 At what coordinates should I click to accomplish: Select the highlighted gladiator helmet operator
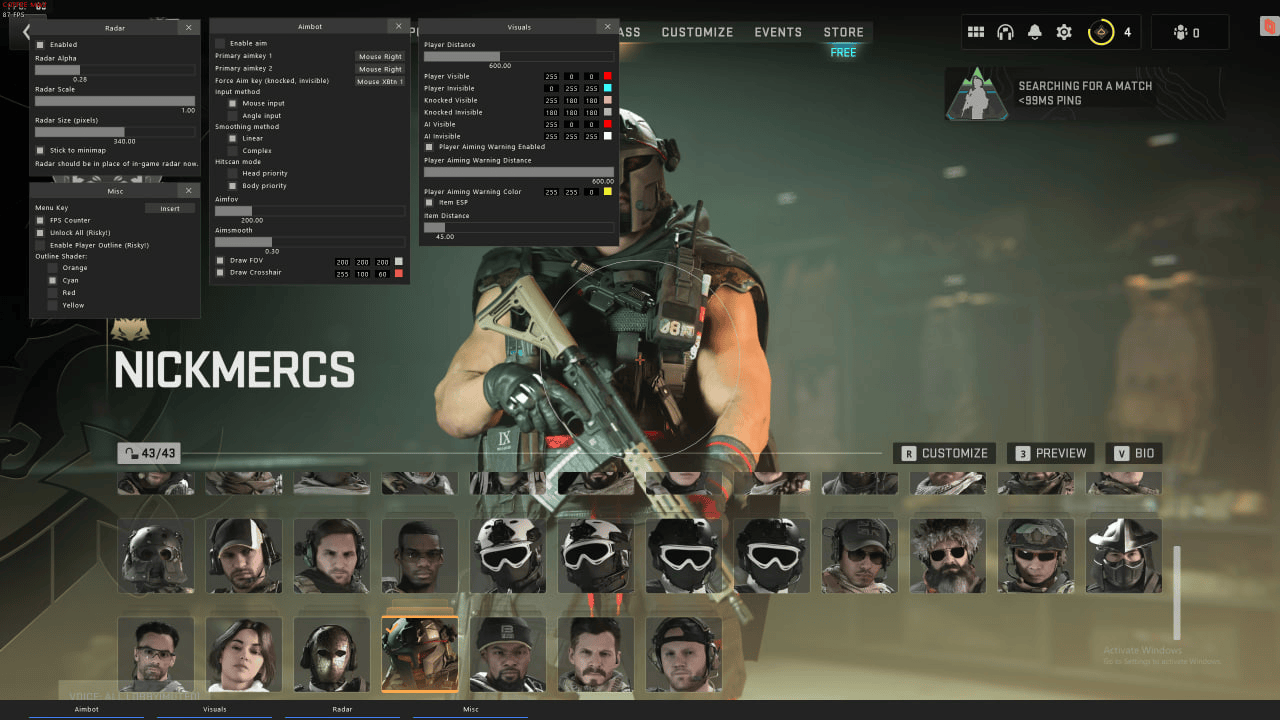420,654
